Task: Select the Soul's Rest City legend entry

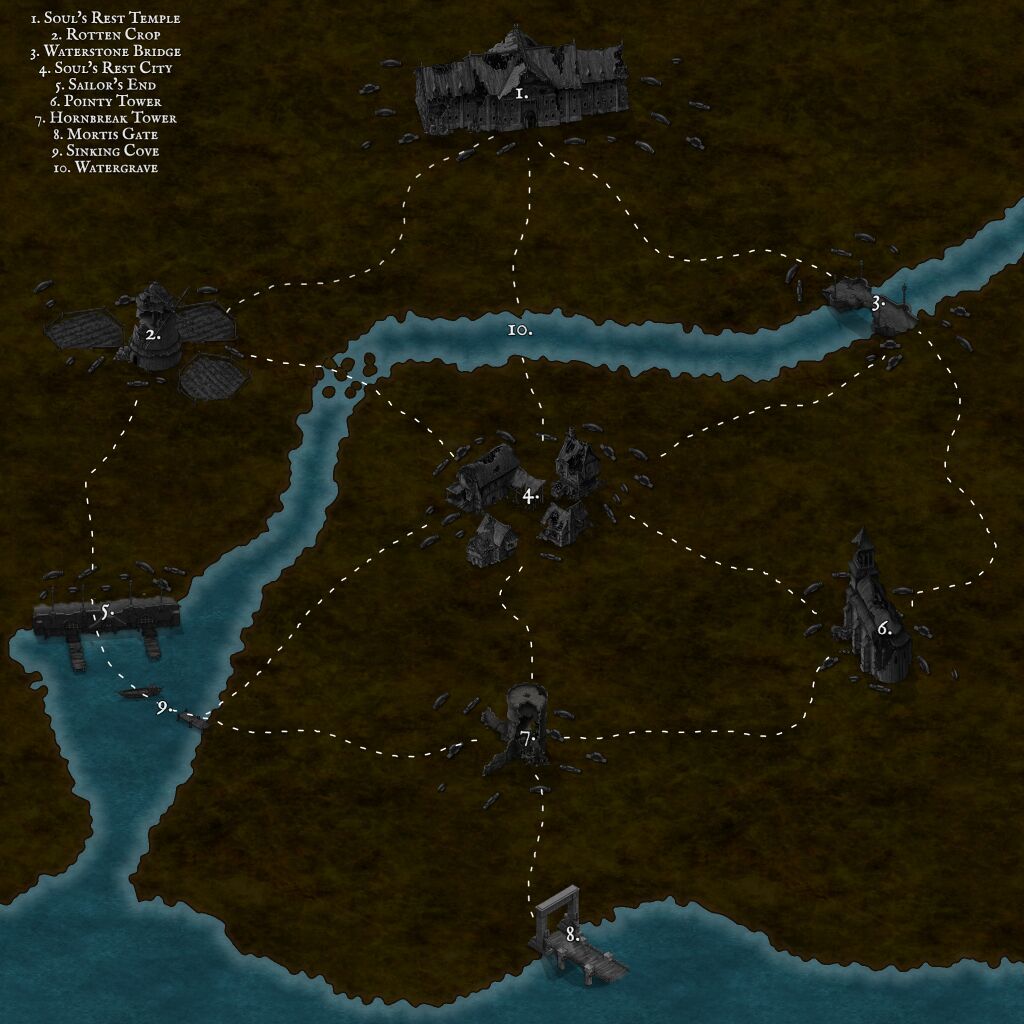Action: [105, 68]
